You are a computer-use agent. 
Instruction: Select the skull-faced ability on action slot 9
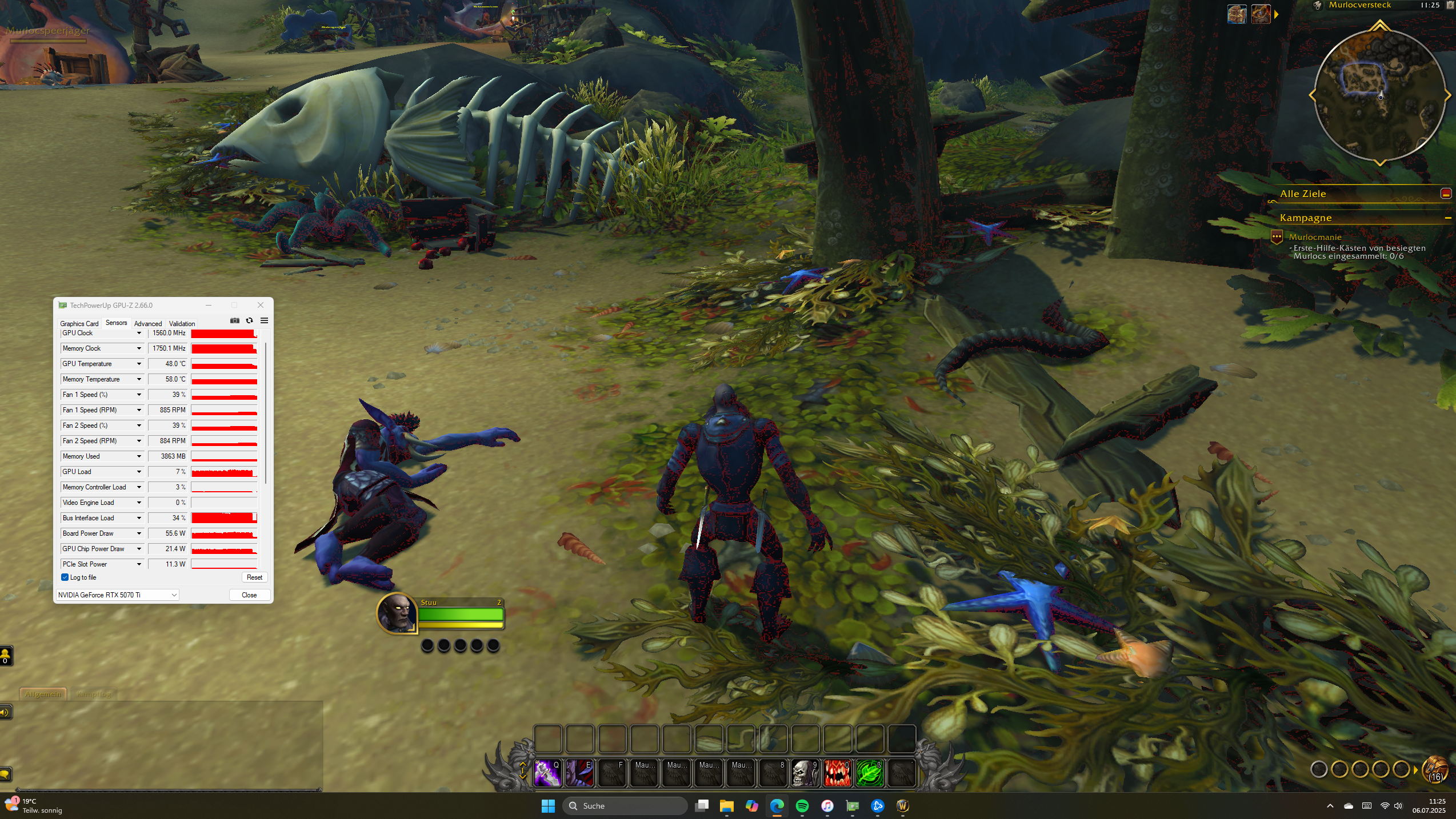tap(805, 772)
